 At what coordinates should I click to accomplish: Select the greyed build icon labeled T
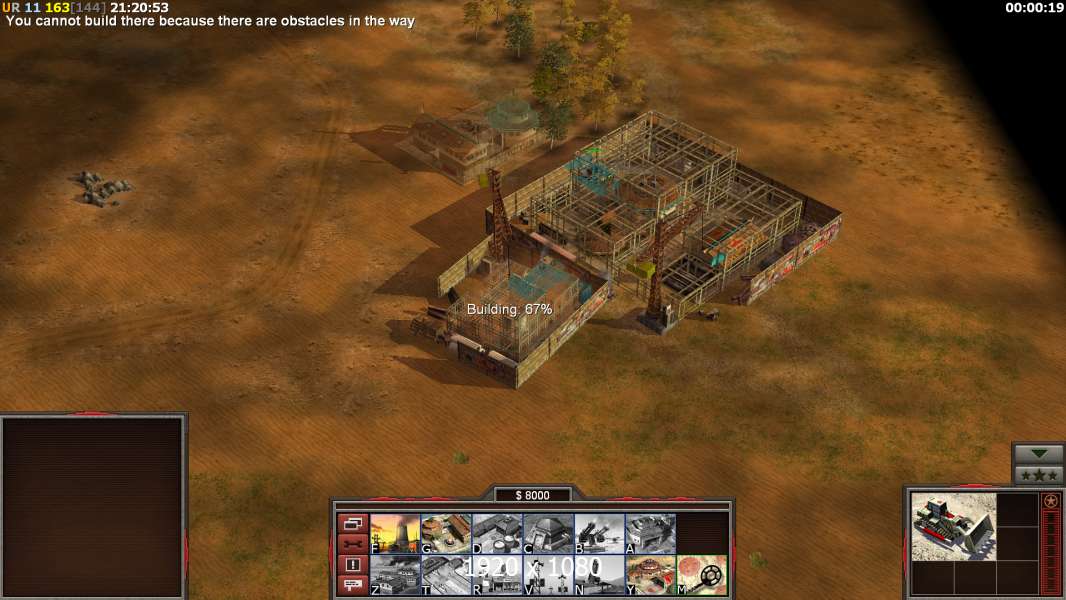click(x=446, y=575)
